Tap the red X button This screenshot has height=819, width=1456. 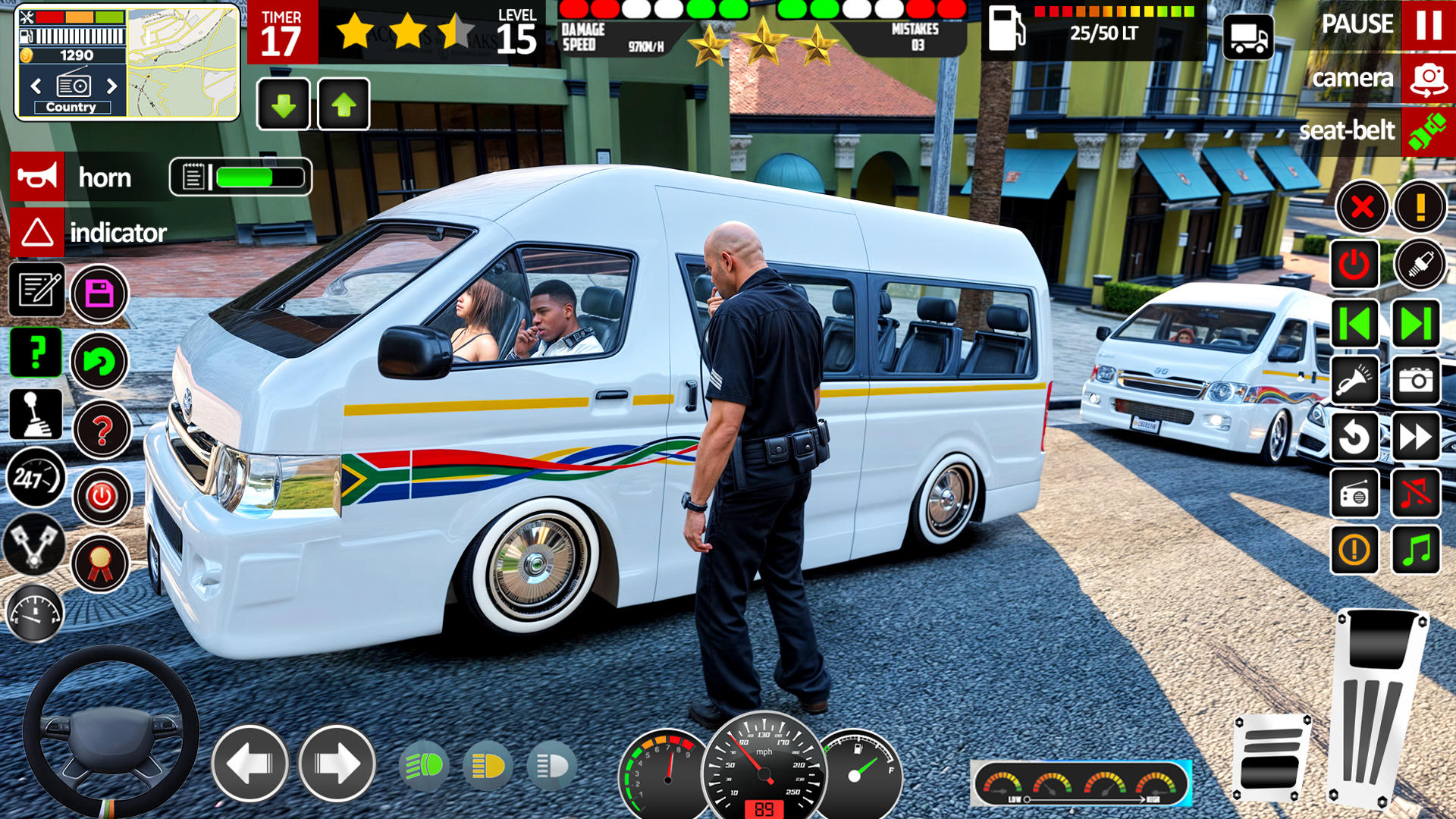coord(1362,206)
